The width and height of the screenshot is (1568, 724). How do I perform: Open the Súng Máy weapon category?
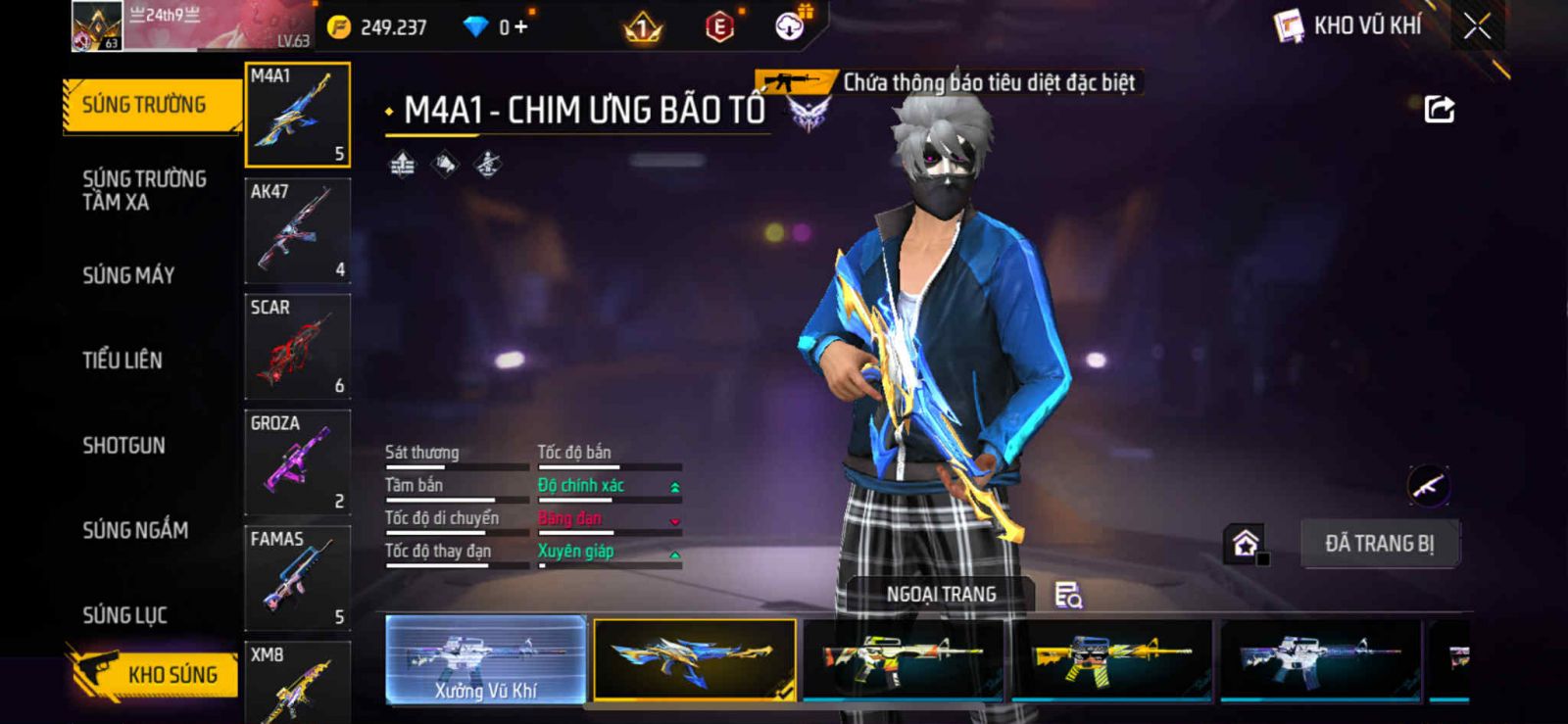(x=128, y=275)
